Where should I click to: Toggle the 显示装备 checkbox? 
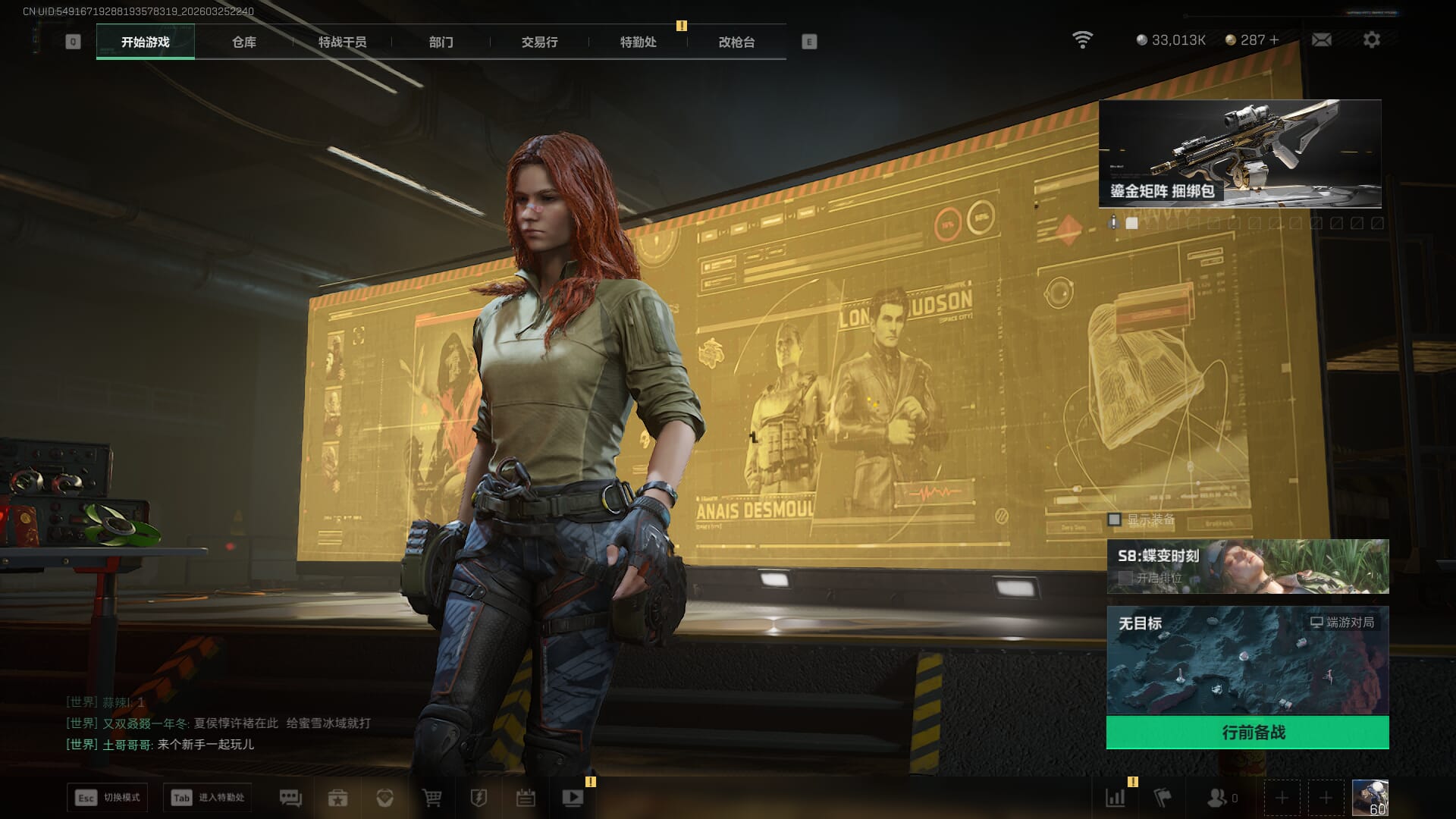pos(1114,519)
